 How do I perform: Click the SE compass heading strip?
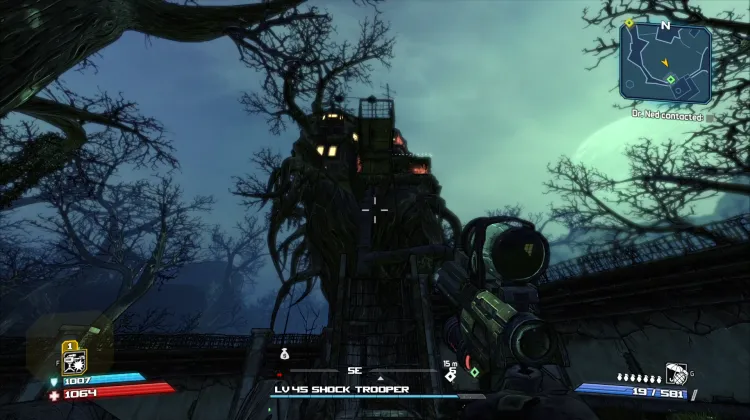(353, 370)
